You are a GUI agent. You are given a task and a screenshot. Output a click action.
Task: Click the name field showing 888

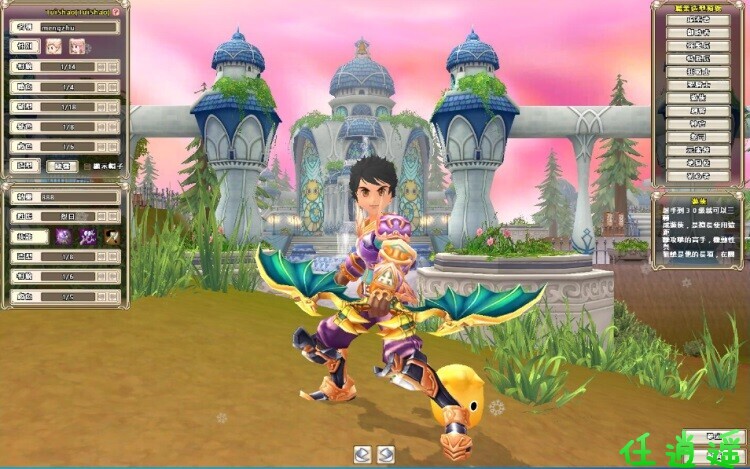78,198
